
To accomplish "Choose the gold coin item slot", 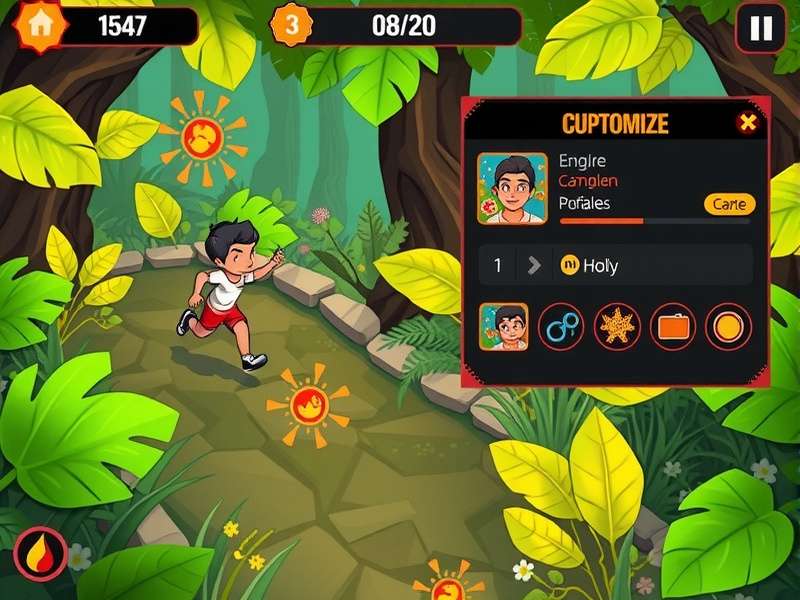I will tap(728, 326).
